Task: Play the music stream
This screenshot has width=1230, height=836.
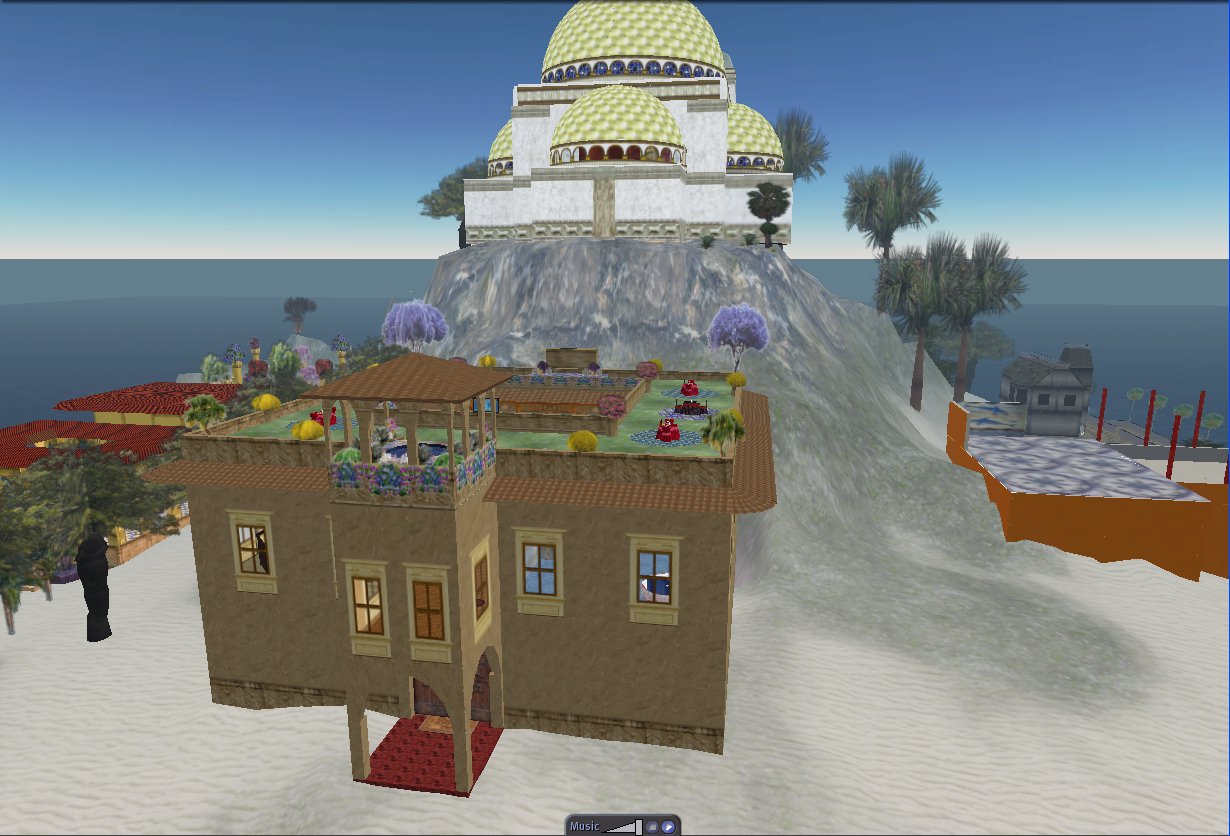Action: pyautogui.click(x=667, y=827)
